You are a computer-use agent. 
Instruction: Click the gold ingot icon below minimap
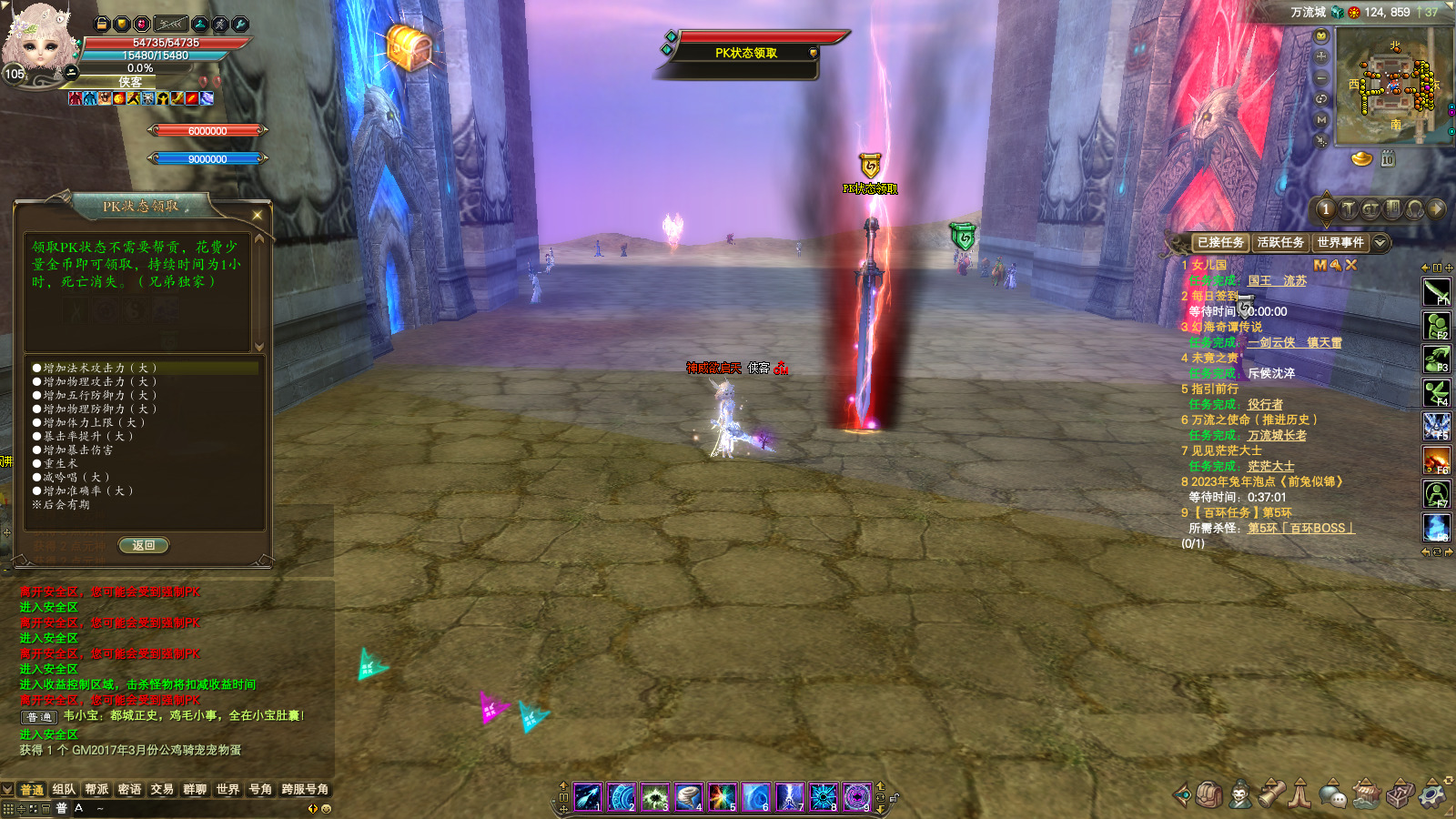[x=1361, y=159]
